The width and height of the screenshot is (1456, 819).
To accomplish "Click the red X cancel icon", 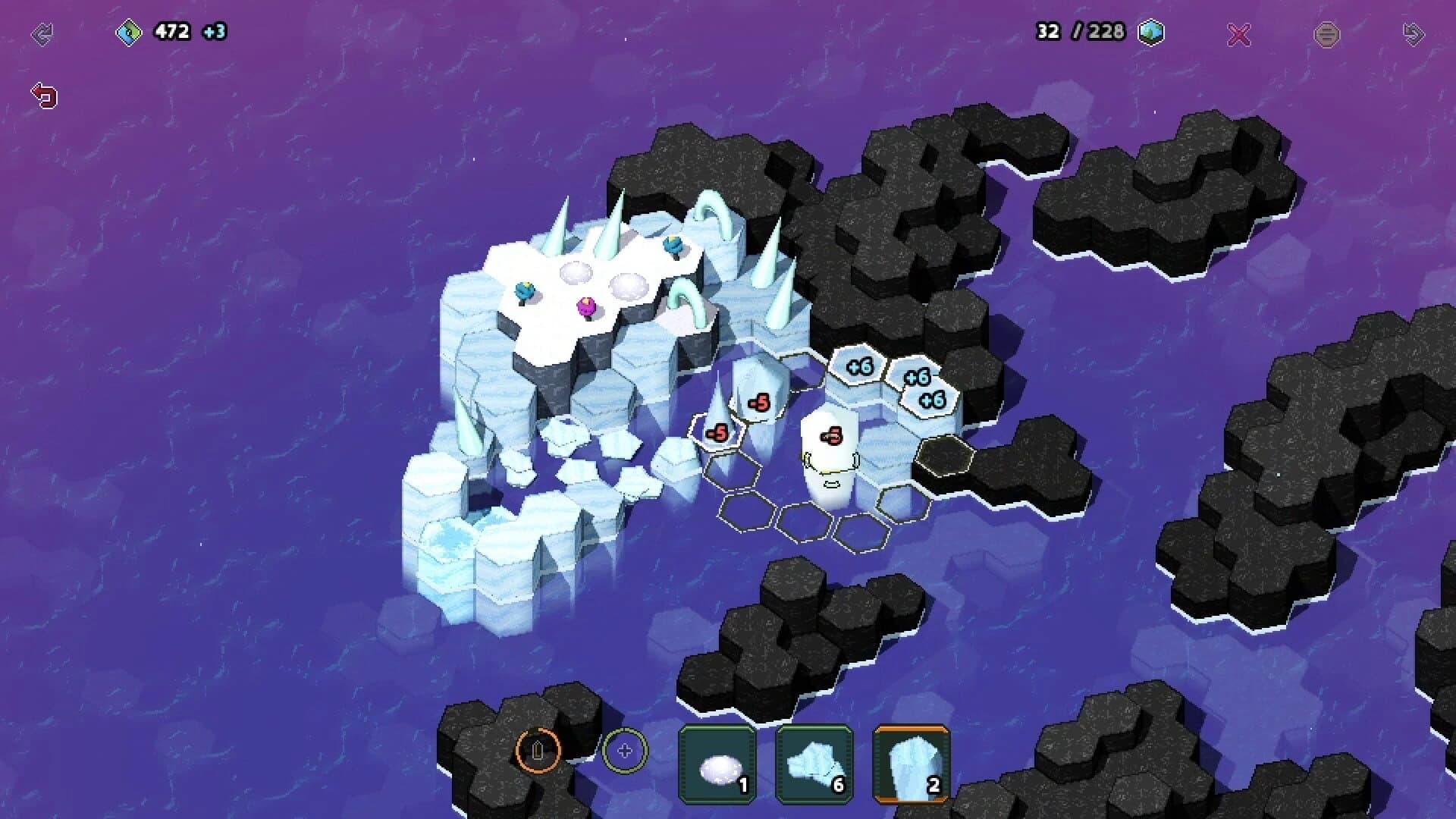I will (x=1238, y=33).
